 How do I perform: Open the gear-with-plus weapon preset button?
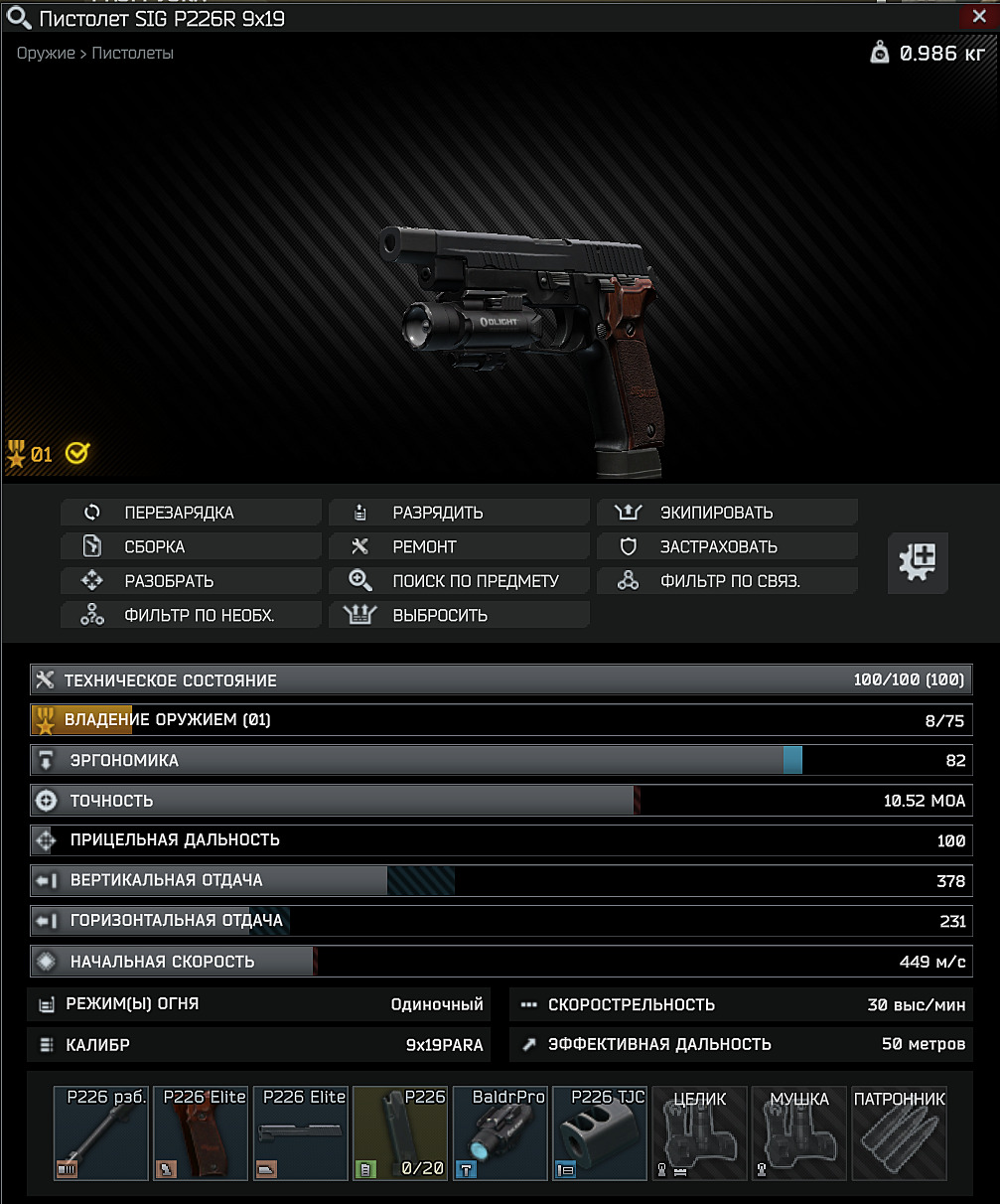click(x=917, y=562)
